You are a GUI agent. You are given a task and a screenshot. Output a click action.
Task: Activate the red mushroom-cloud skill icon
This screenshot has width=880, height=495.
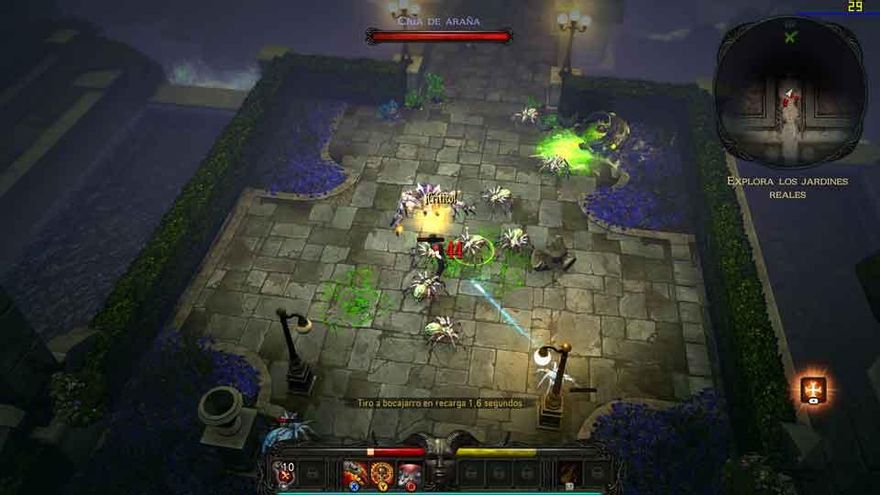408,474
